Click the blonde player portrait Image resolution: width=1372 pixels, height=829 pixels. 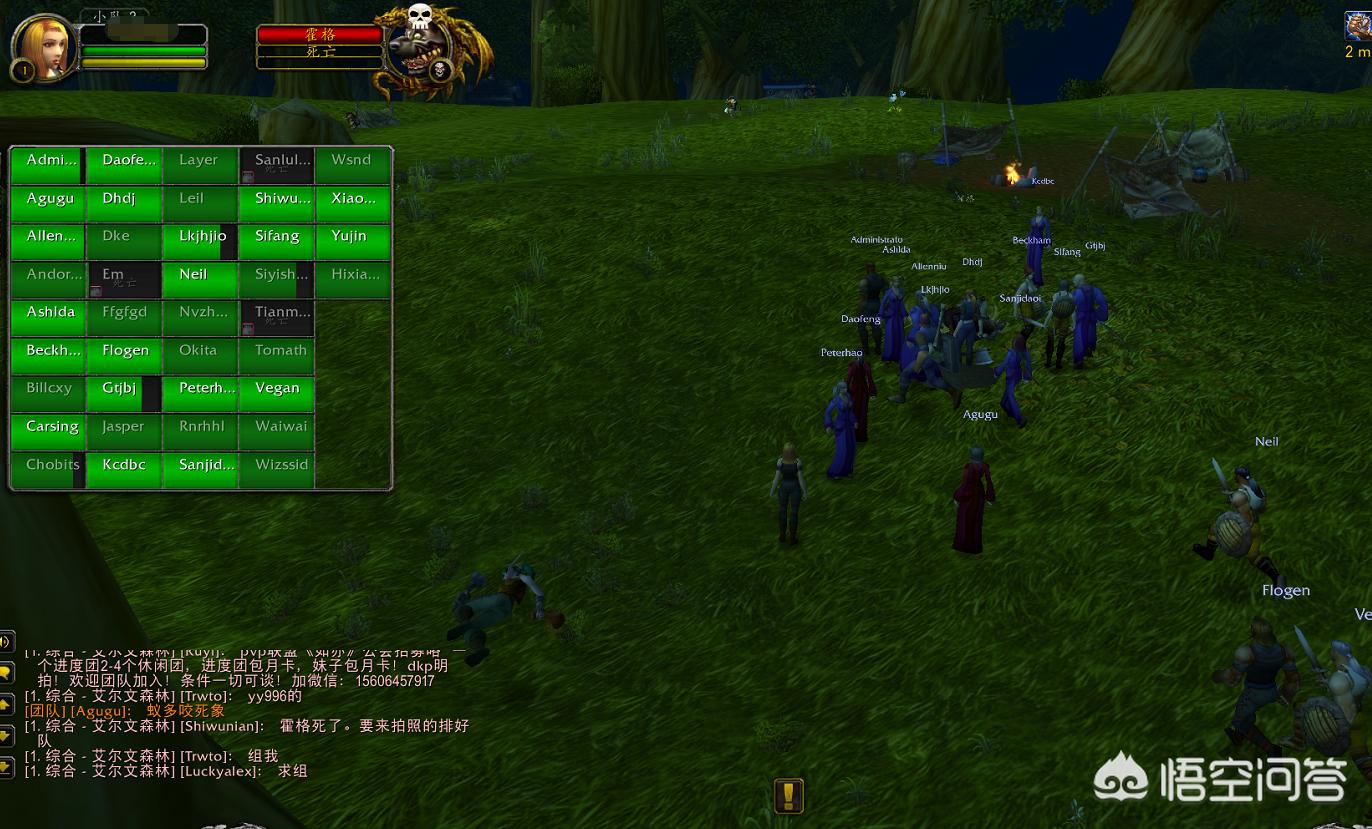click(44, 47)
